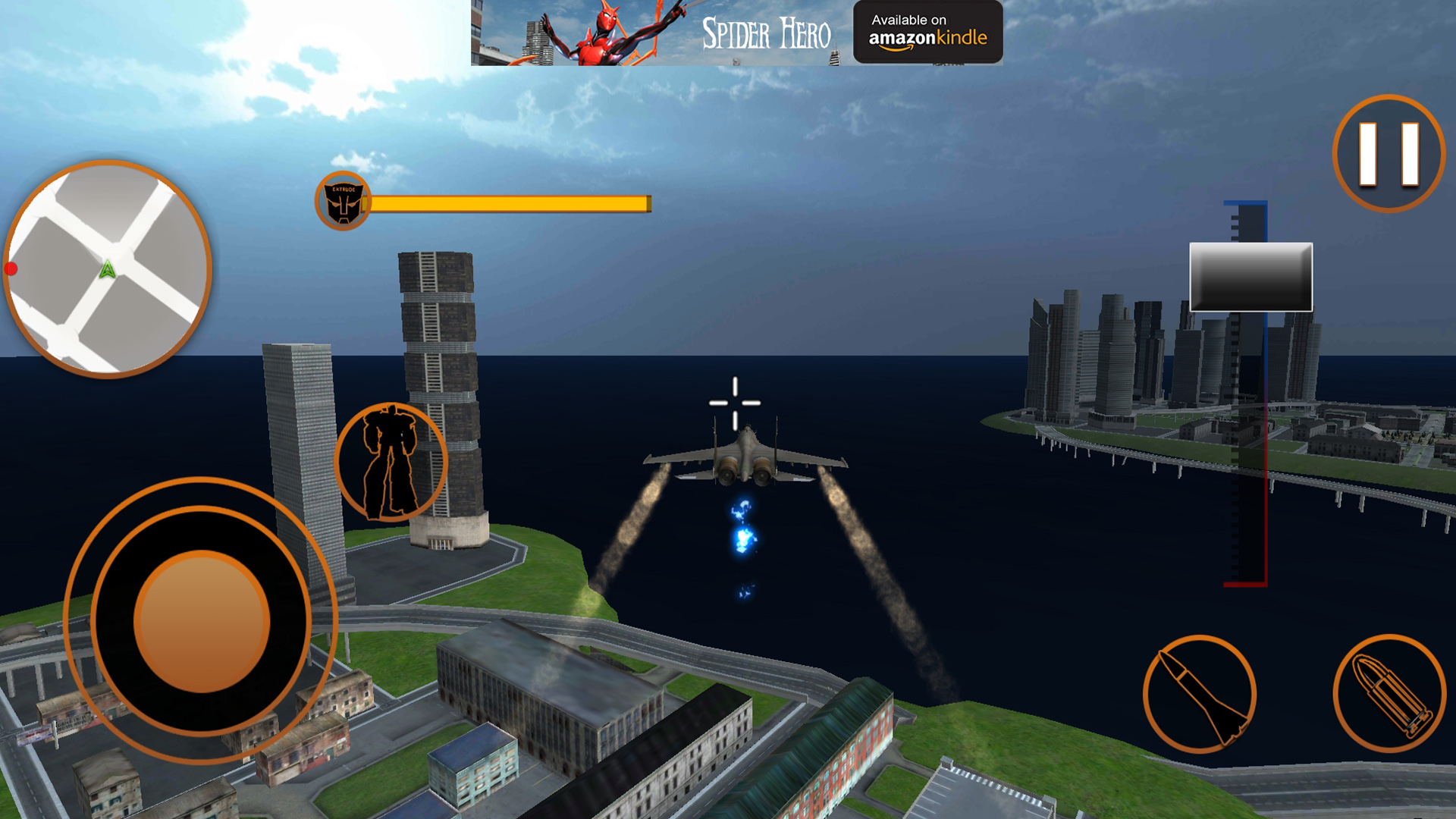Tap the yellow health progress bar
The width and height of the screenshot is (1456, 819).
coord(508,202)
